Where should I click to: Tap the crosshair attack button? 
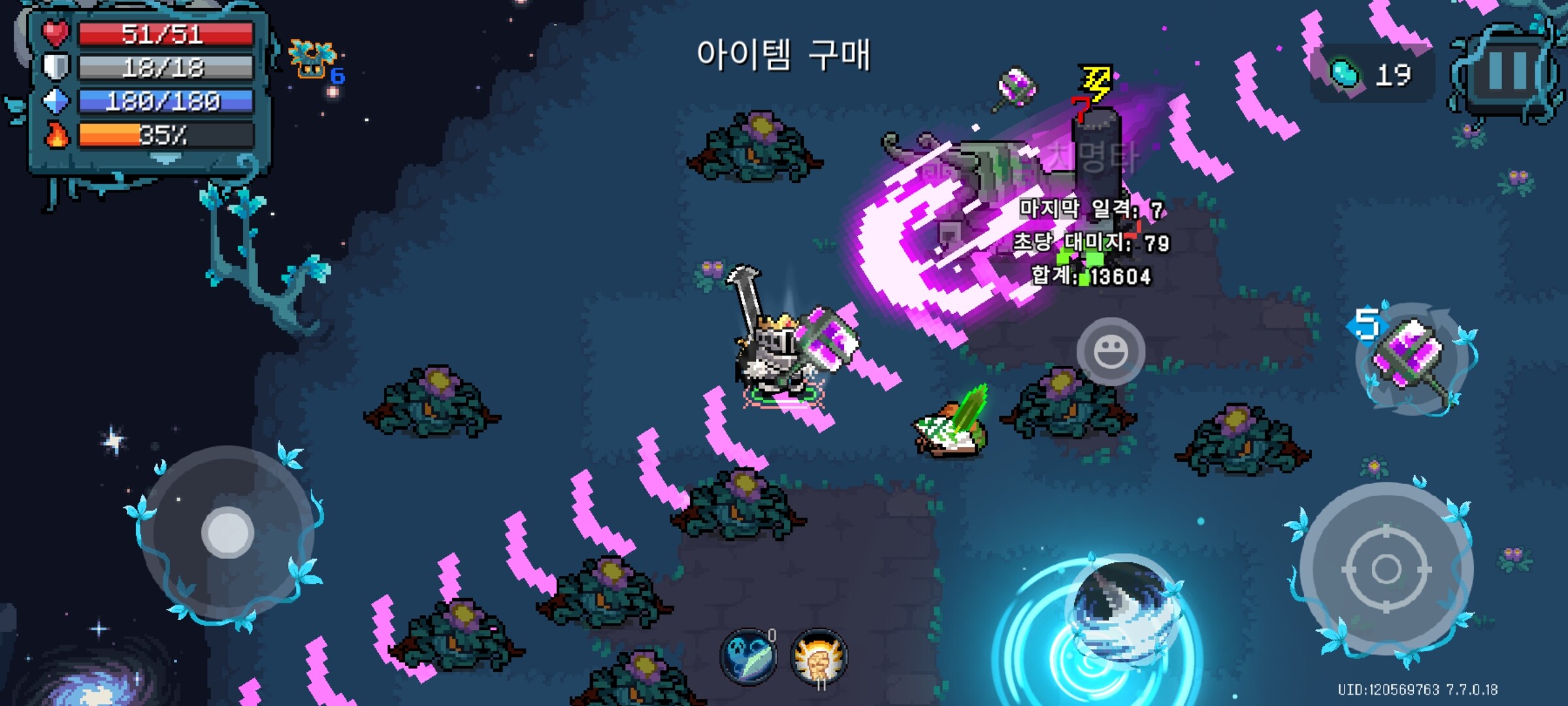[1386, 569]
